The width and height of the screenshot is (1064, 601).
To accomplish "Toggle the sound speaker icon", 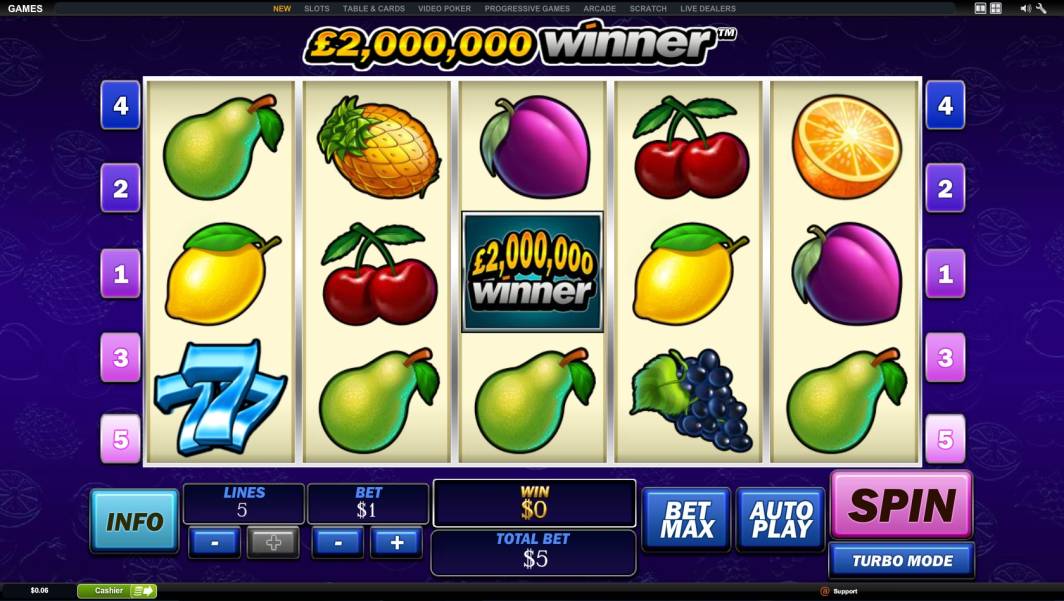I will pyautogui.click(x=1025, y=8).
